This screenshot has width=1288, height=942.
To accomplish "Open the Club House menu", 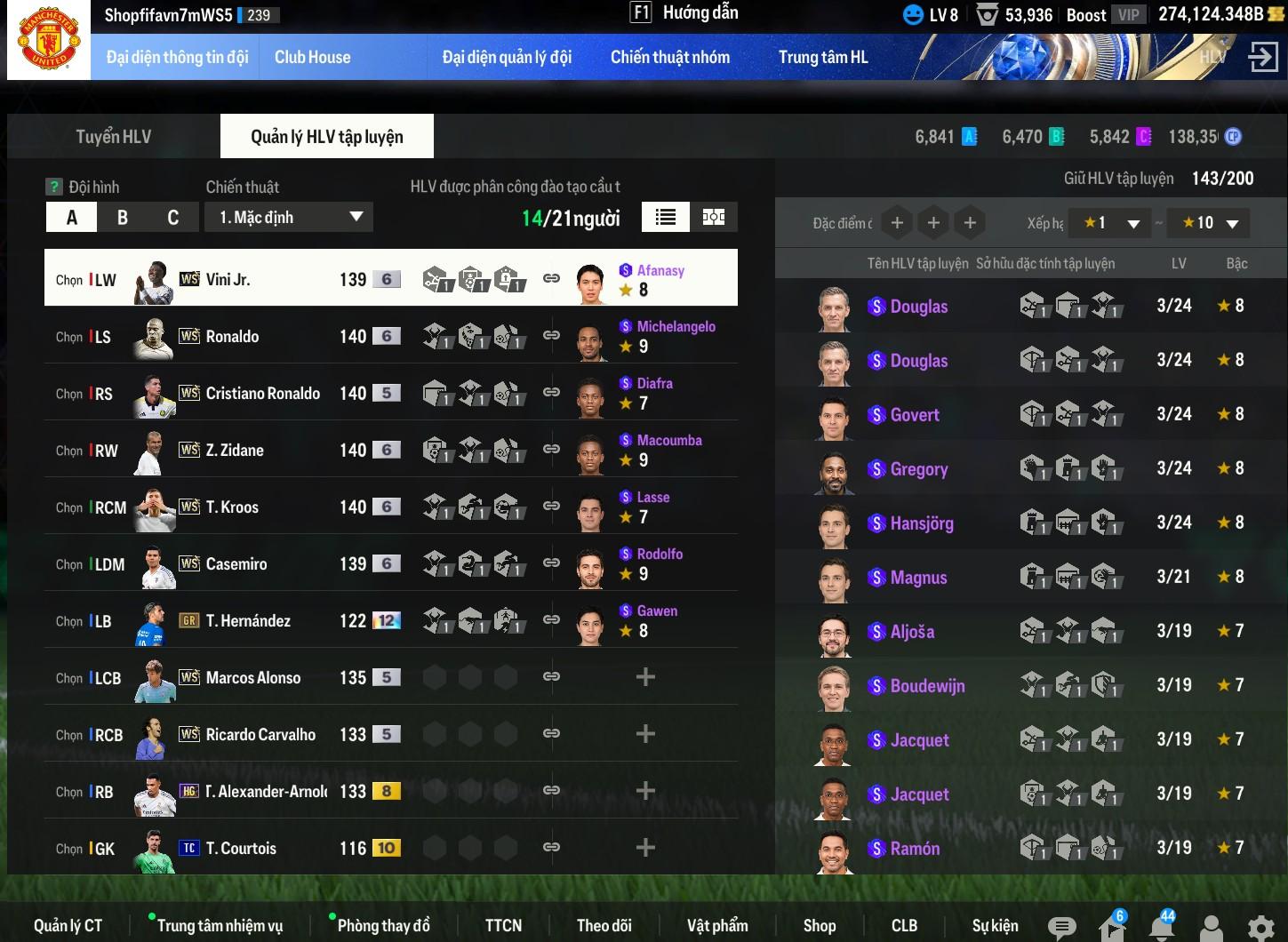I will (x=312, y=57).
